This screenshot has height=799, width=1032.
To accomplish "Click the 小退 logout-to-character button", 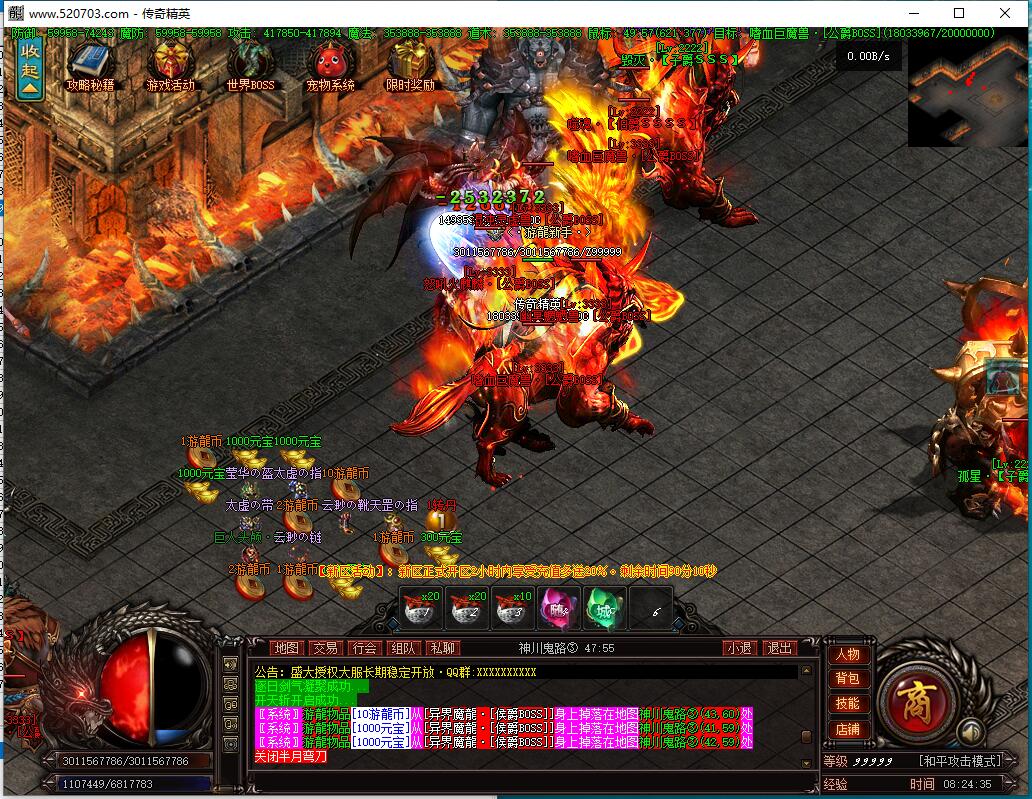I will [740, 648].
